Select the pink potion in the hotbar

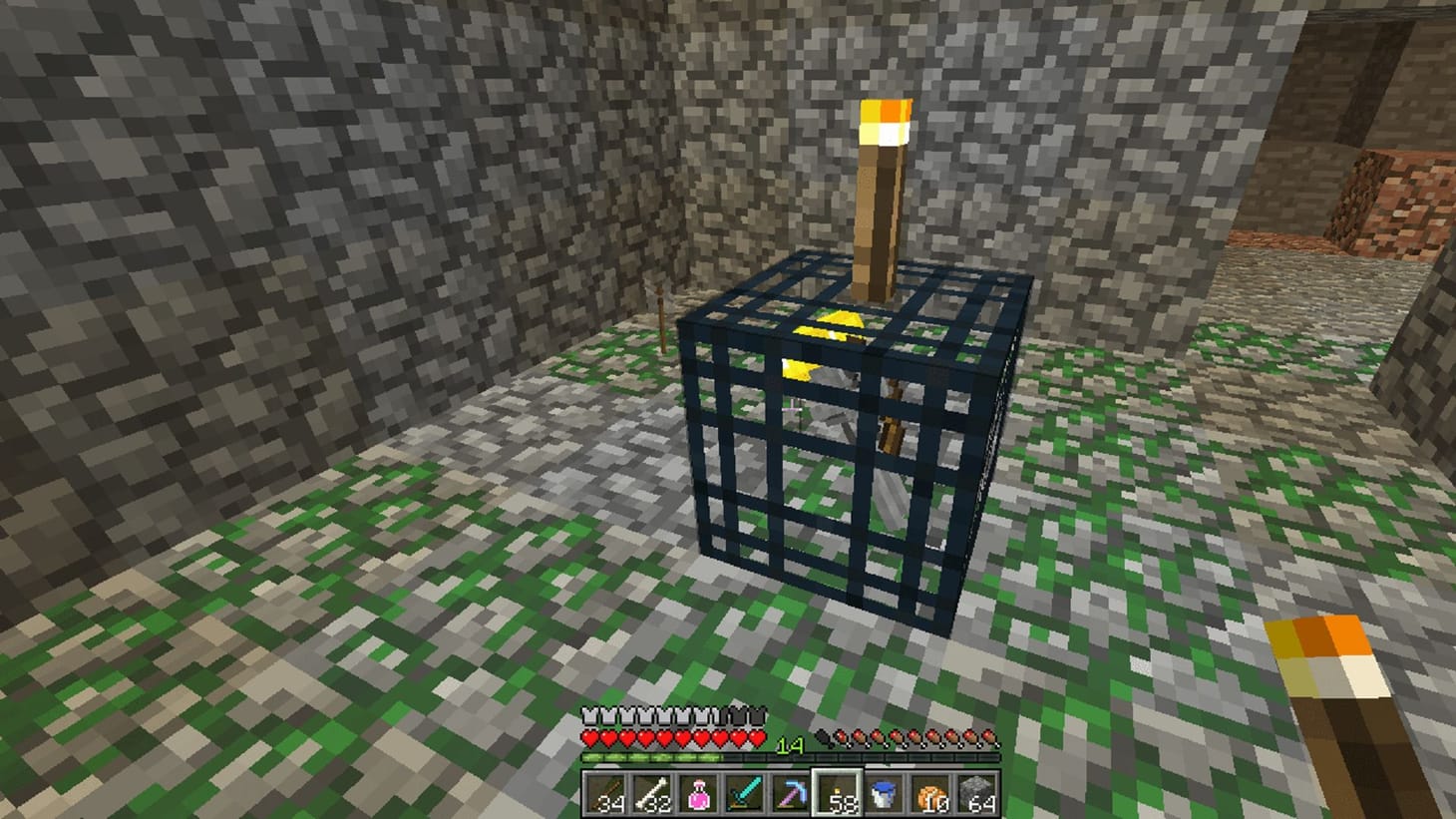698,793
